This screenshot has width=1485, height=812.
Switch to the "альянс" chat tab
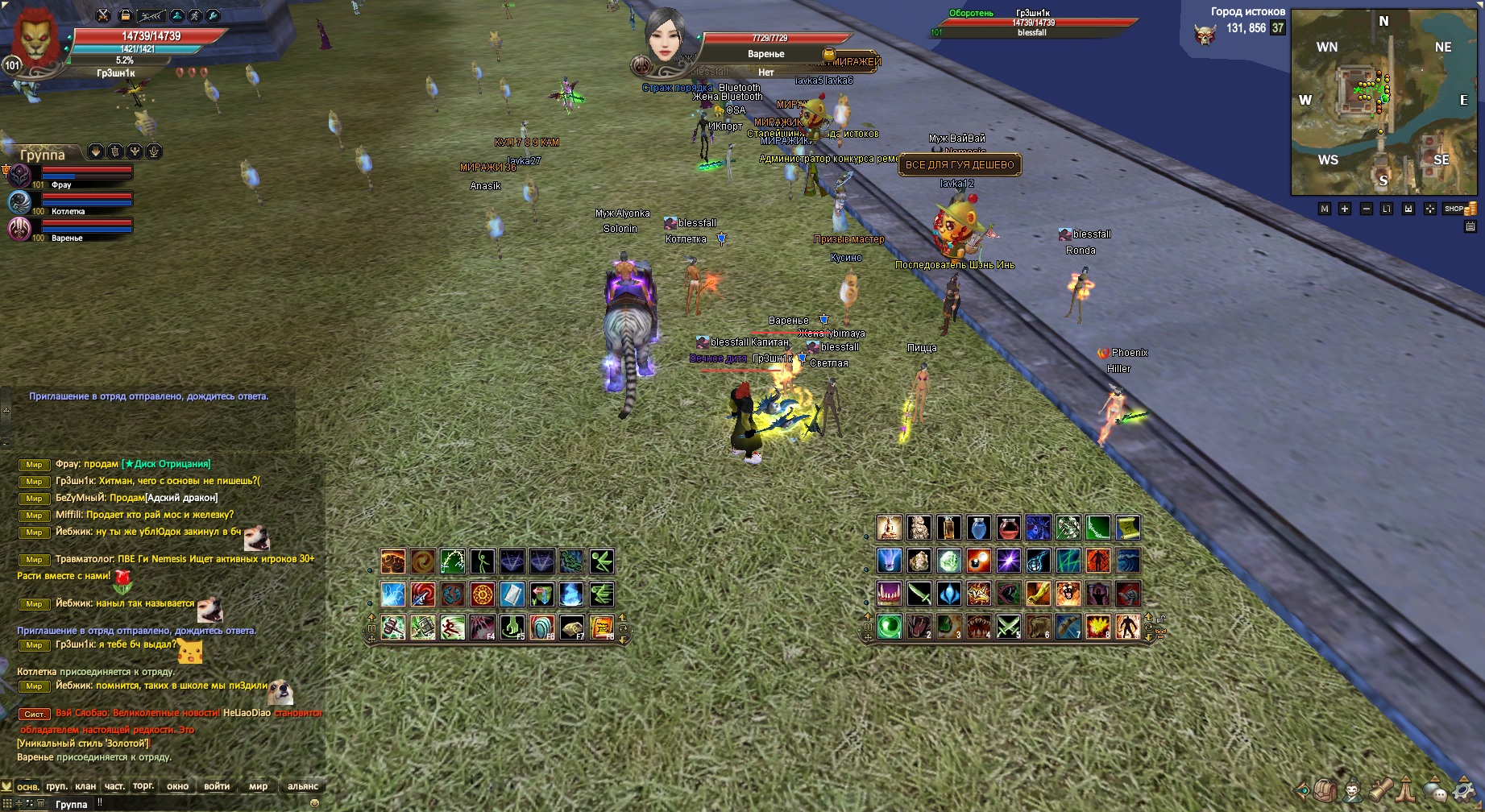click(303, 786)
